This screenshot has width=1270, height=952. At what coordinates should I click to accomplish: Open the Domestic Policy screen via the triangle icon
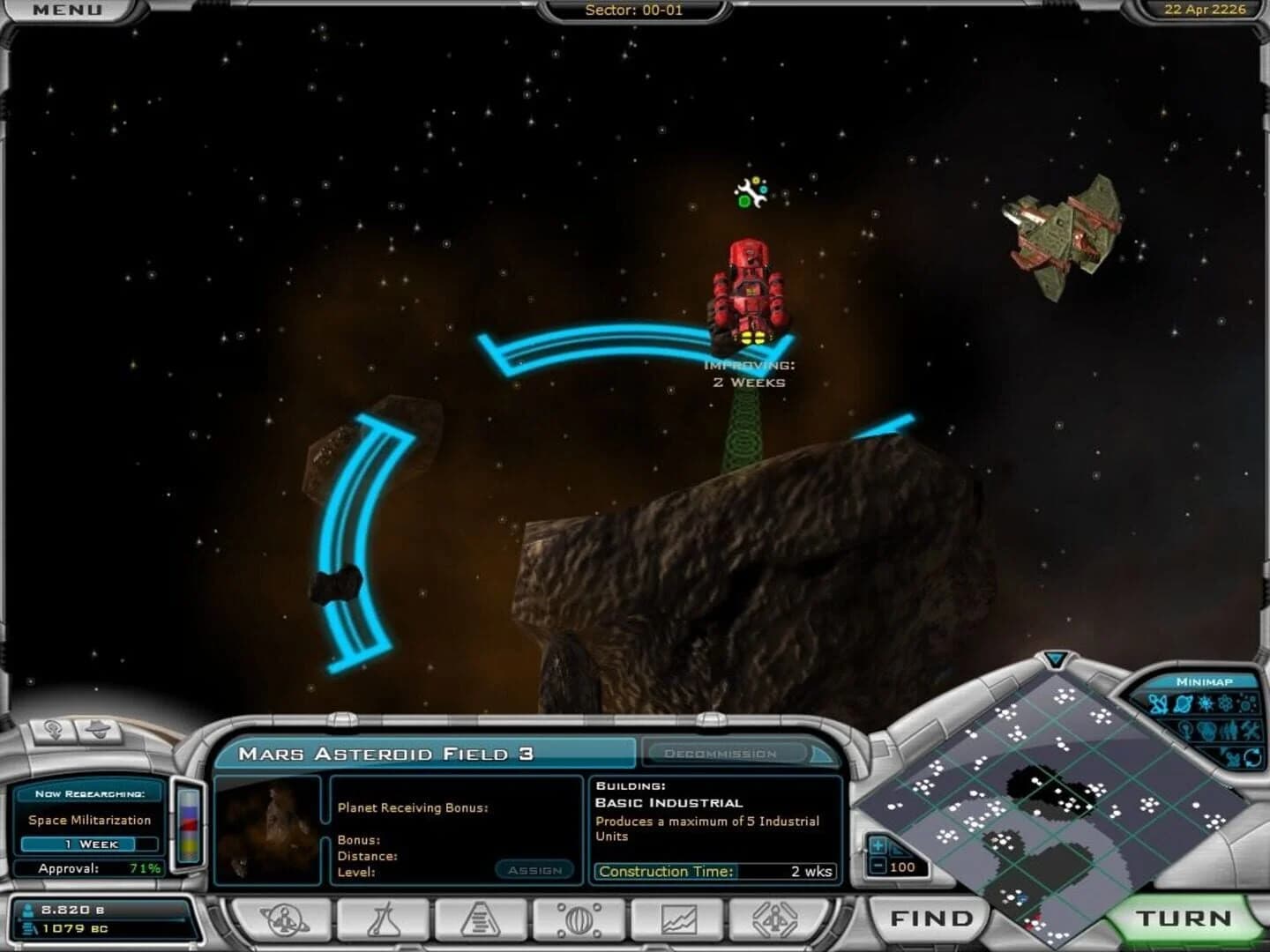(x=480, y=918)
